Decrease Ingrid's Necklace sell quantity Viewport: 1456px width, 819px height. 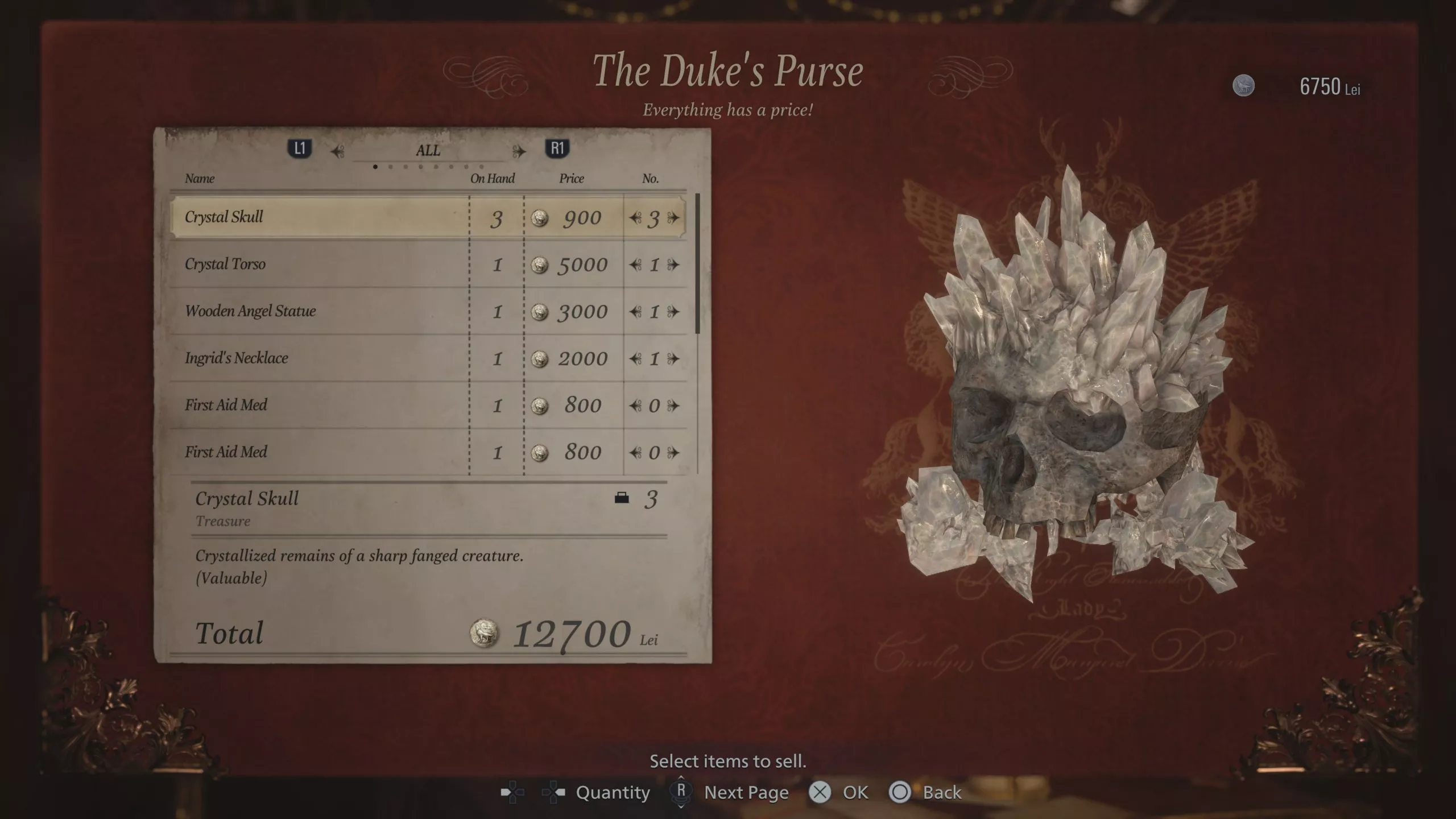(x=635, y=359)
